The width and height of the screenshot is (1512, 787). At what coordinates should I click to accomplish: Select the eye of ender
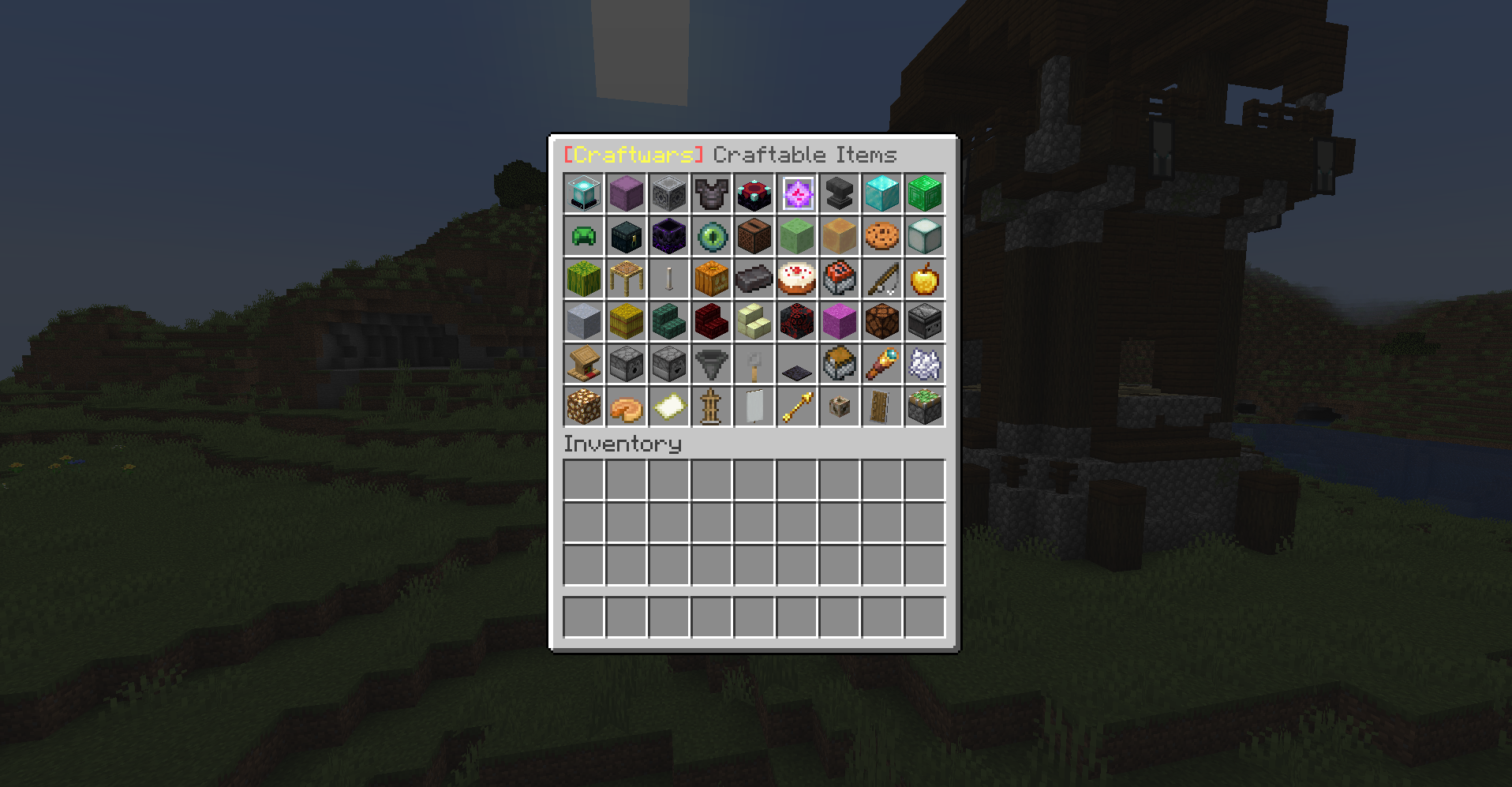point(711,236)
